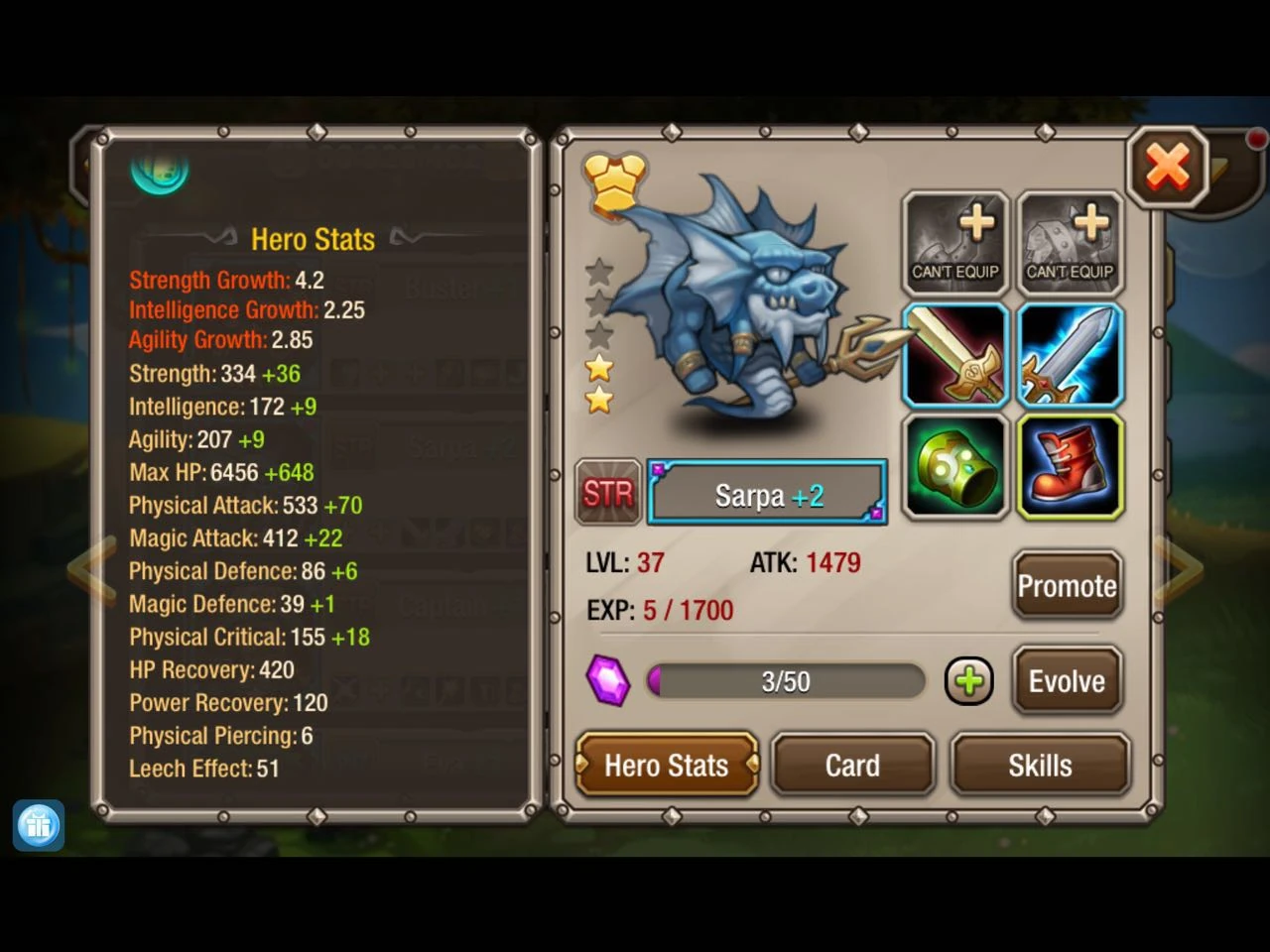Screen dimensions: 1270x952
Task: Click the right CAN'T EQUIP slot
Action: (x=1070, y=241)
